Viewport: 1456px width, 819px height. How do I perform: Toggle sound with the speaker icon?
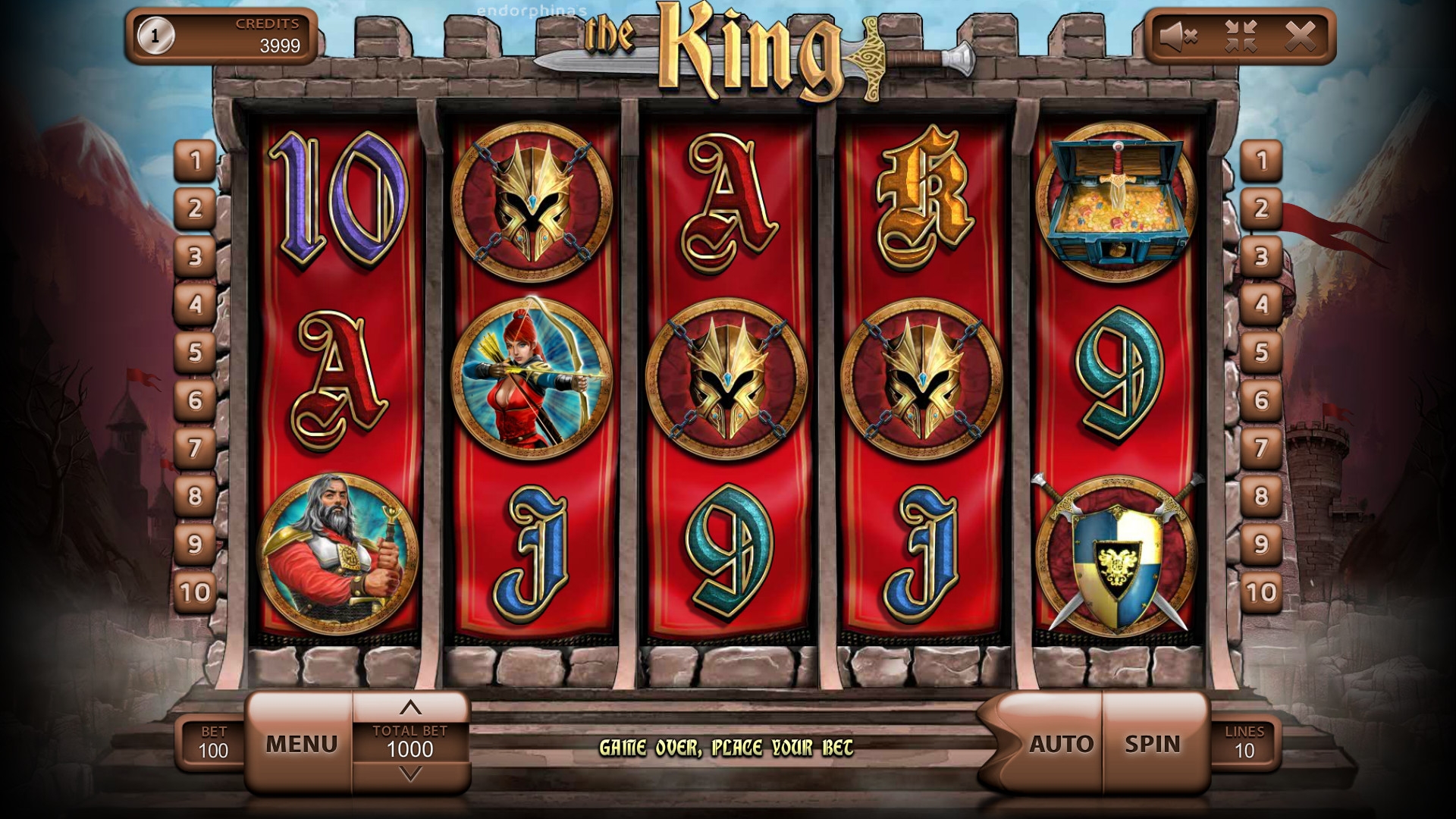coord(1178,36)
